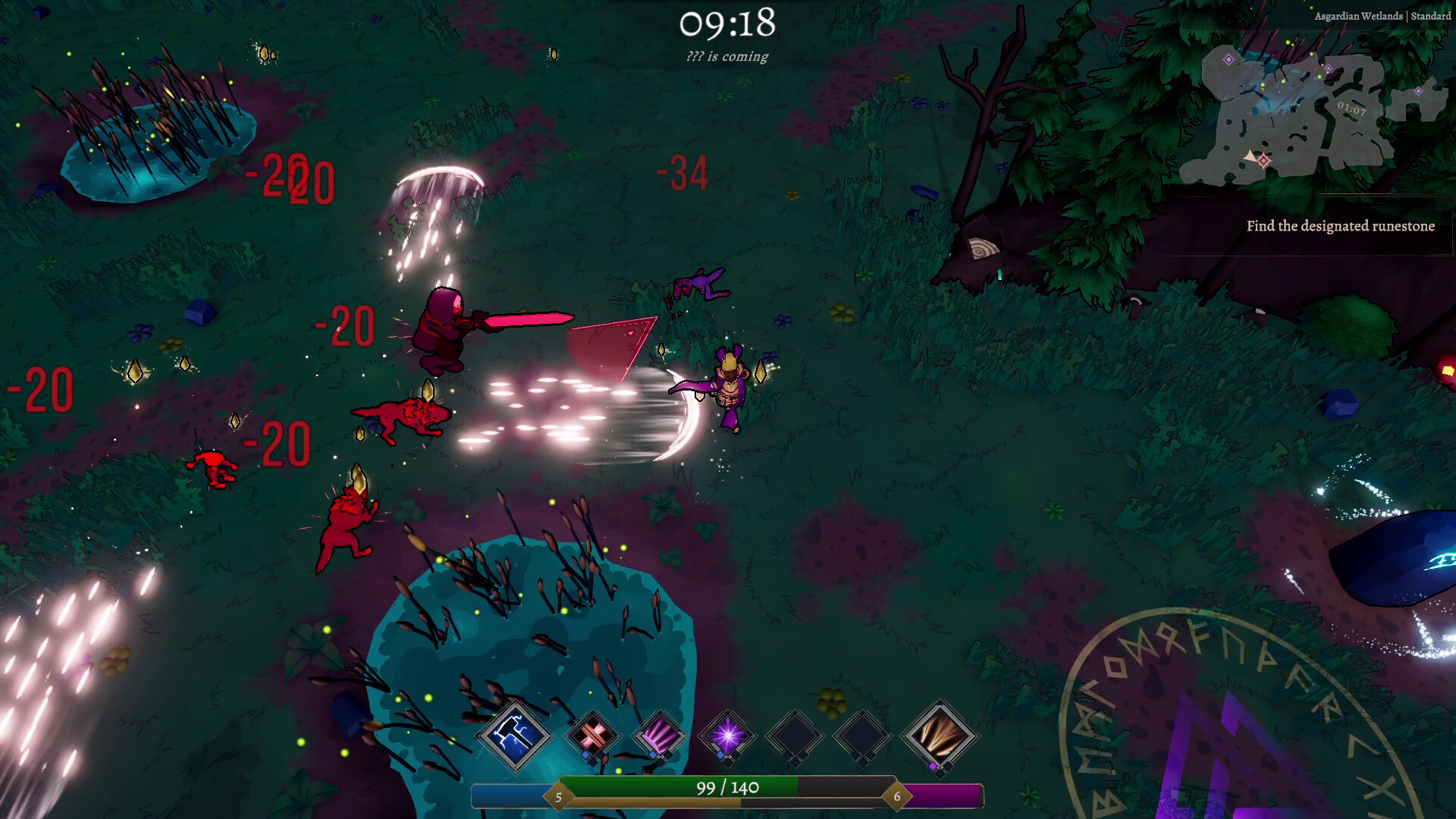Click the ??? is coming announcement text
This screenshot has height=819, width=1456.
click(x=726, y=57)
